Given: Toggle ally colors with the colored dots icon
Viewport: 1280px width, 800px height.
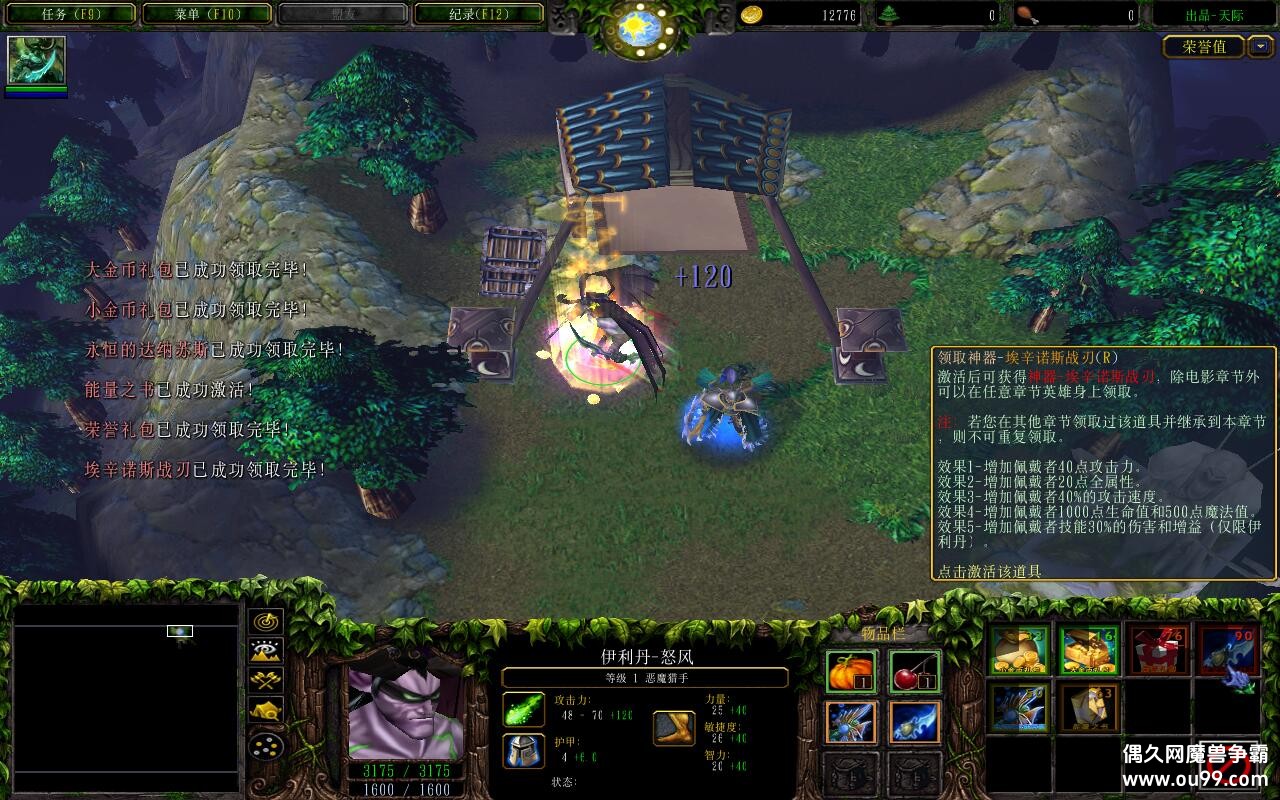Looking at the screenshot, I should pyautogui.click(x=264, y=745).
